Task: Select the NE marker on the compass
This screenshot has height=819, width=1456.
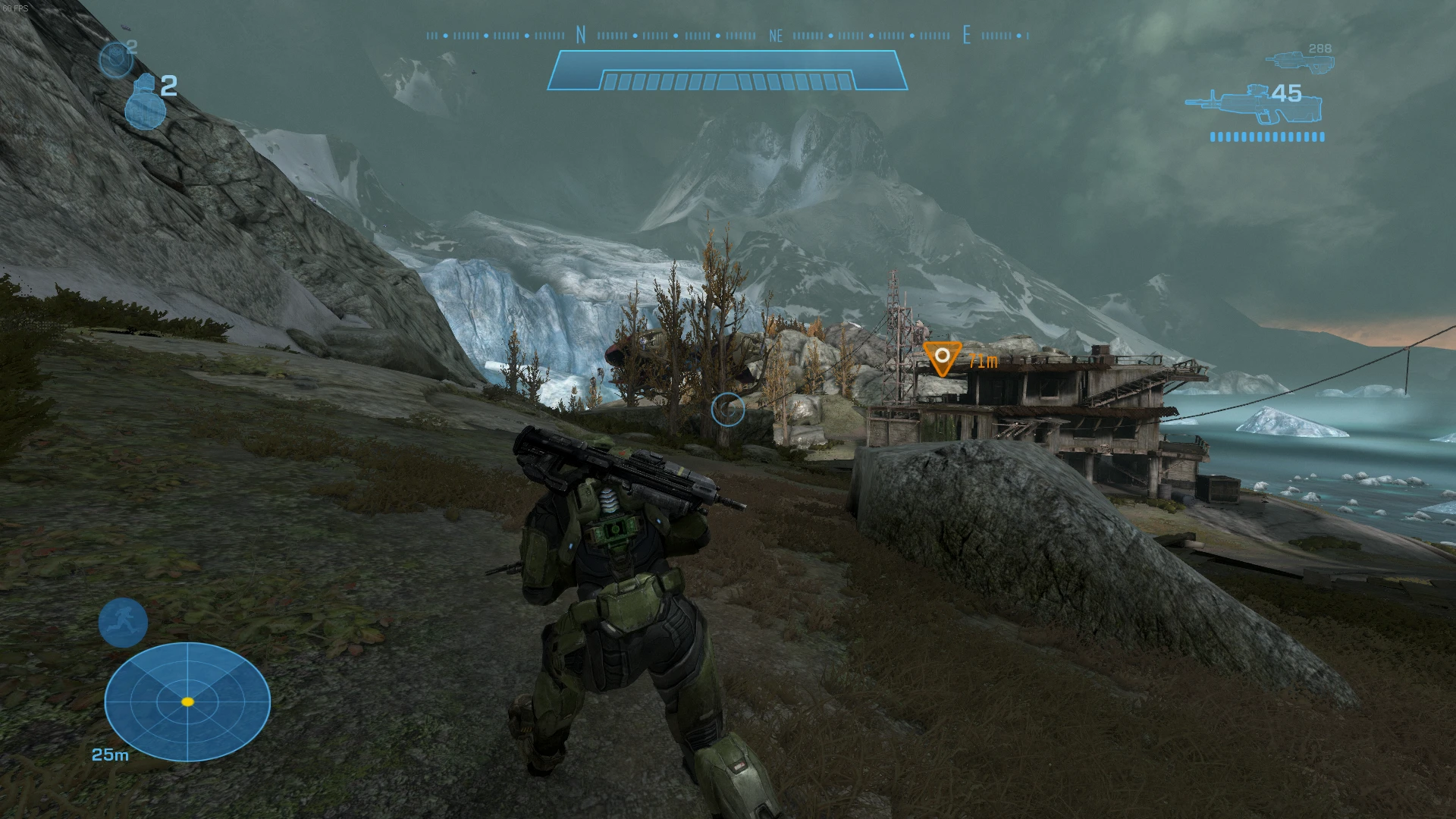Action: pos(775,35)
